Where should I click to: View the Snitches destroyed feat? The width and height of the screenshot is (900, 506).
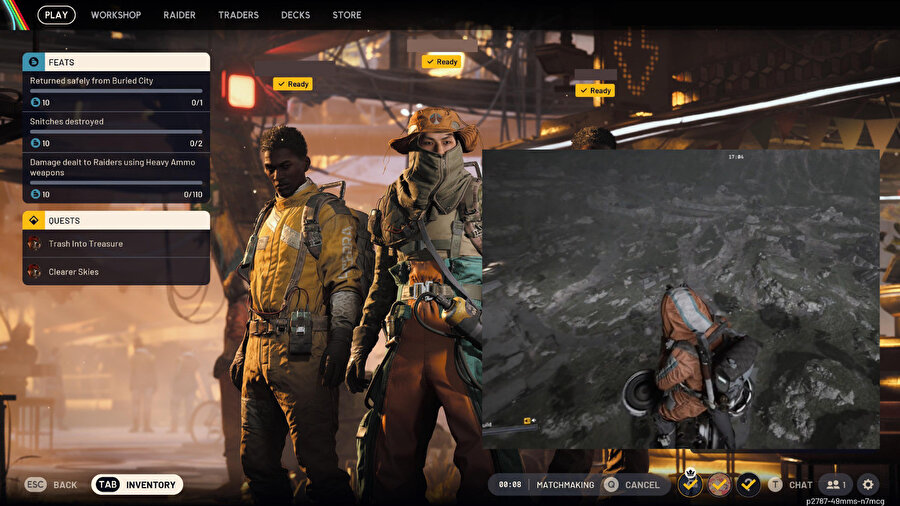(116, 131)
